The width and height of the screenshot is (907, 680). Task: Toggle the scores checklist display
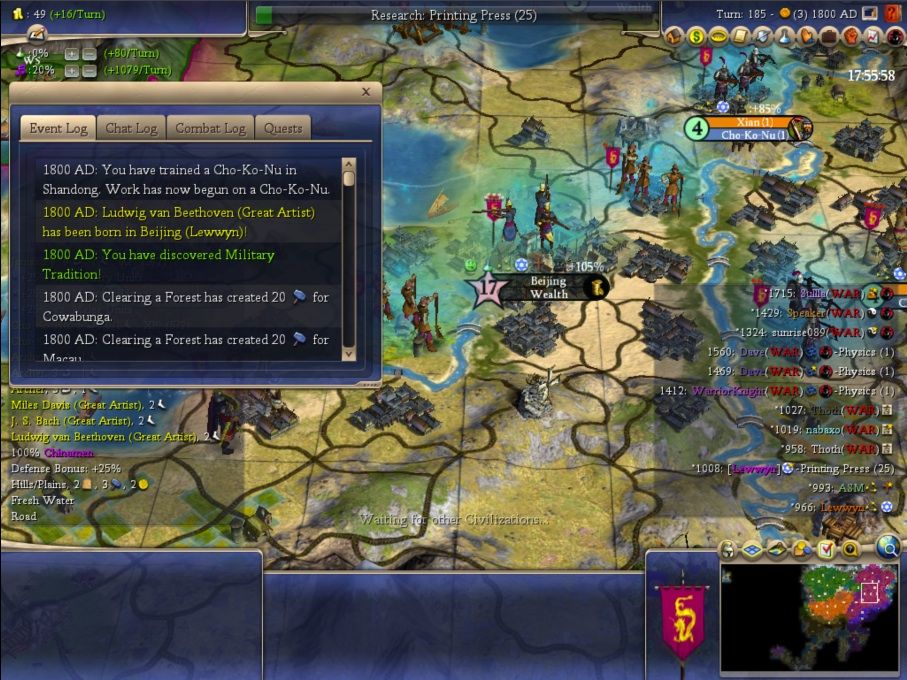click(x=826, y=549)
